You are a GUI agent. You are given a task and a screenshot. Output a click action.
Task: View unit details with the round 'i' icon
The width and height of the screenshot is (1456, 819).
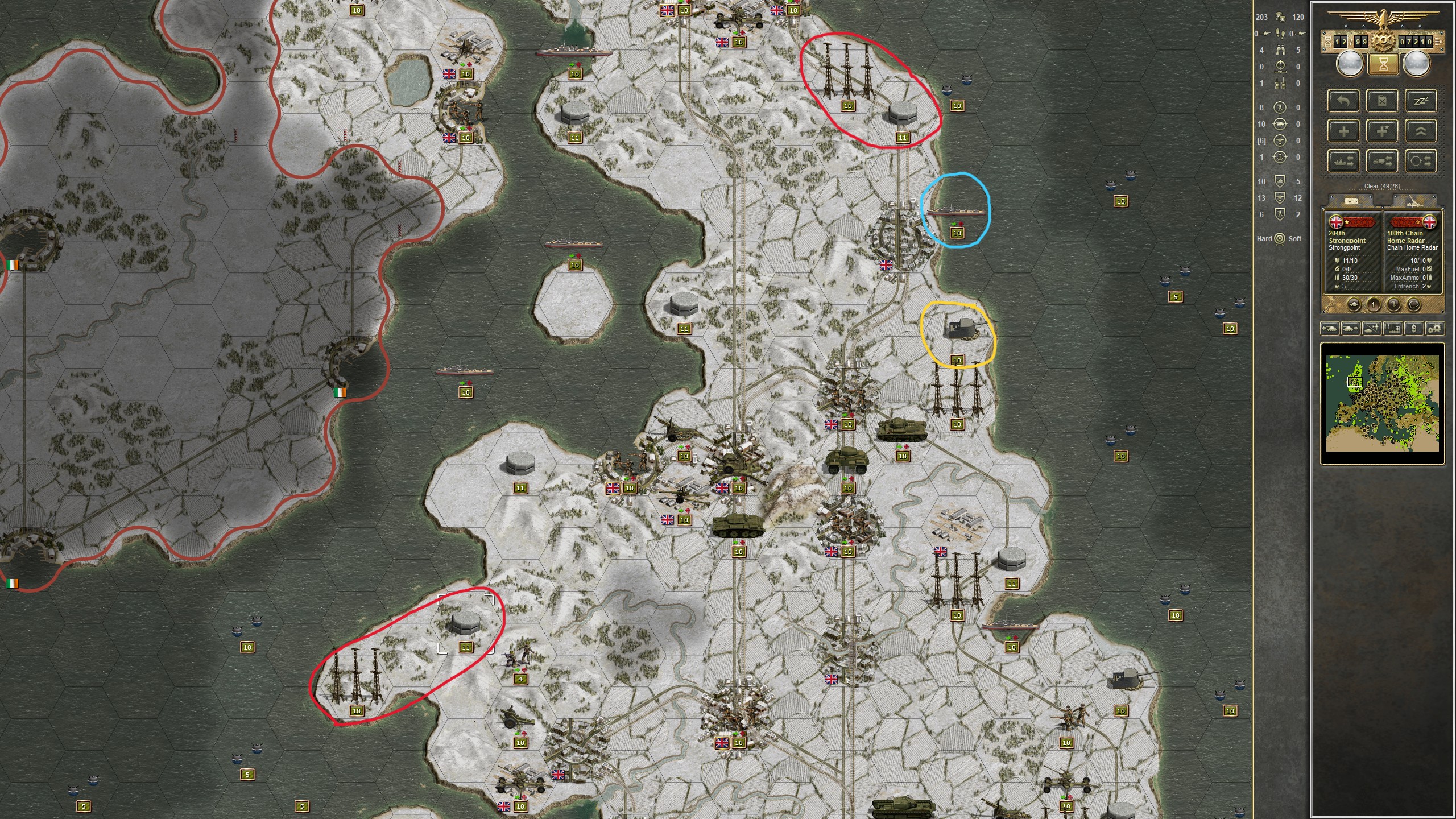(x=1374, y=305)
